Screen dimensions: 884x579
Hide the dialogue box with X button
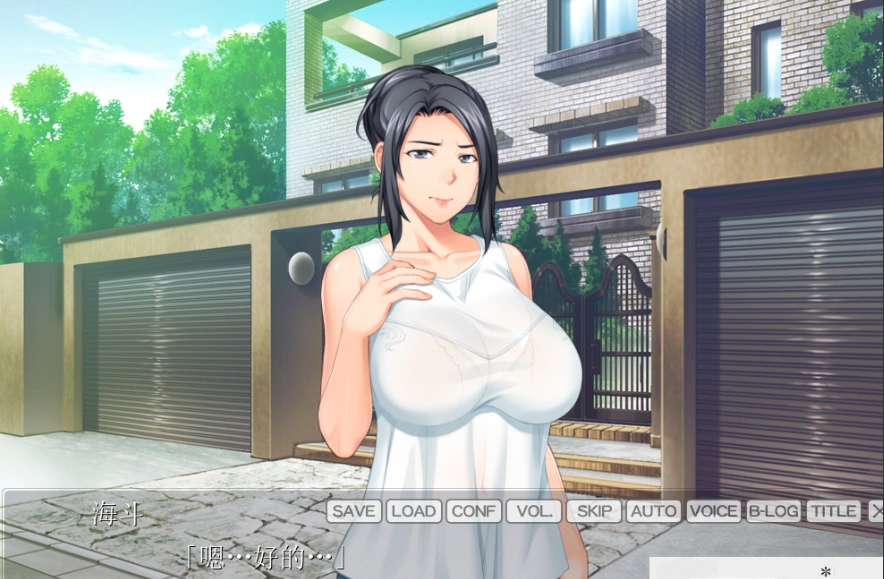[876, 511]
